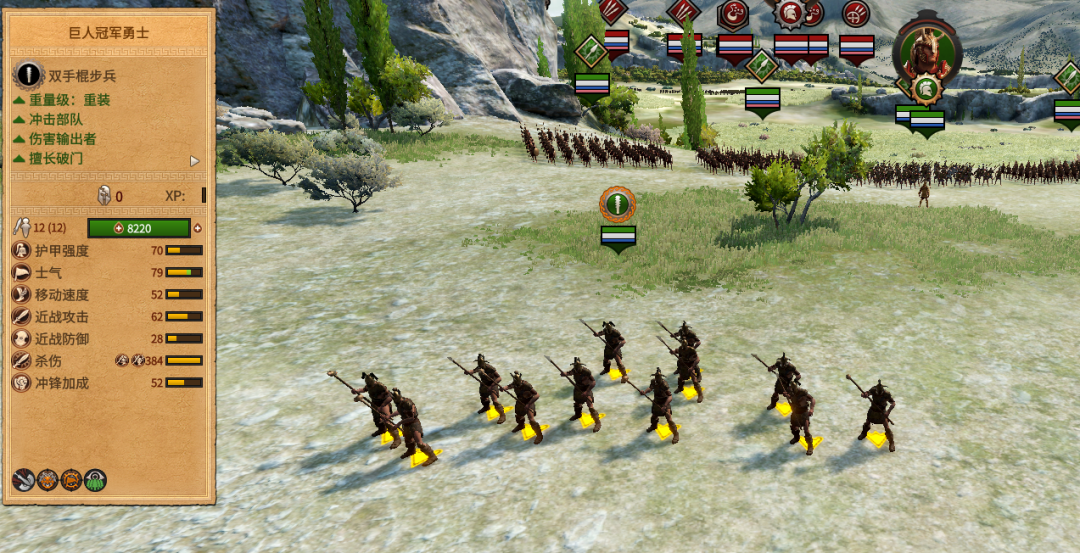
Task: Expand the unit traits list arrow
Action: point(195,161)
